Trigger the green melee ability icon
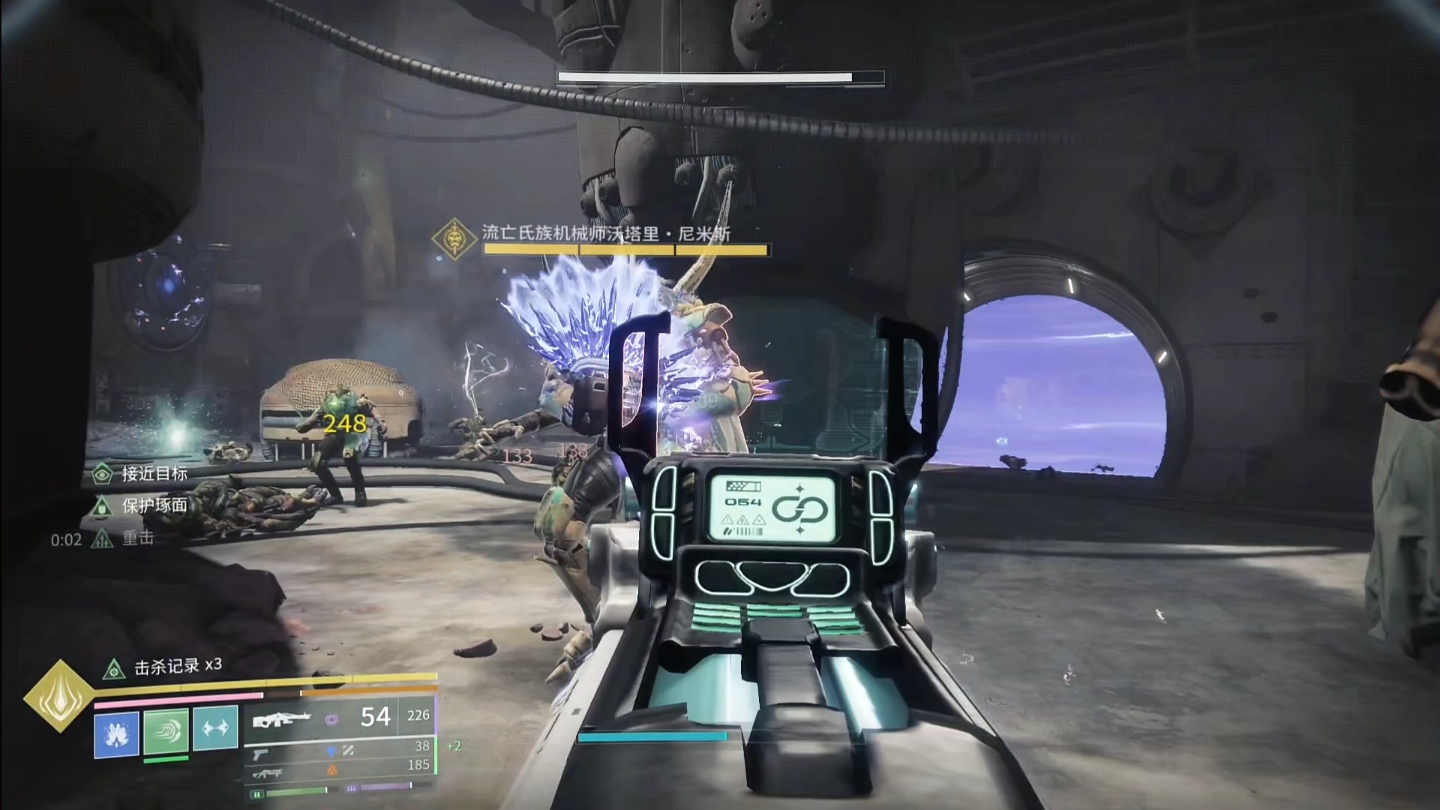The height and width of the screenshot is (810, 1440). pos(166,729)
